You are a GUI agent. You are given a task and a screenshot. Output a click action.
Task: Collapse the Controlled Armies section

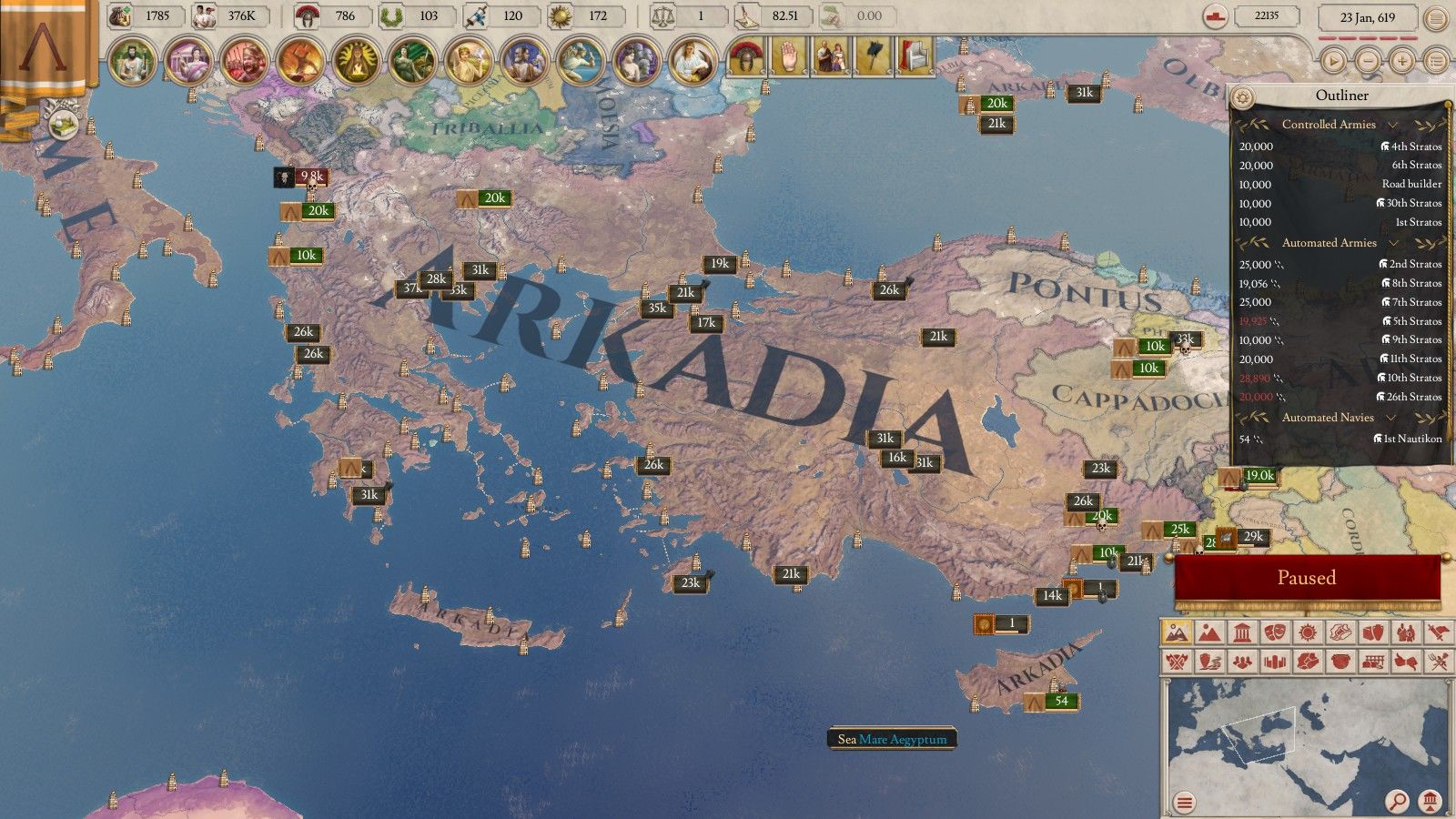(1393, 125)
